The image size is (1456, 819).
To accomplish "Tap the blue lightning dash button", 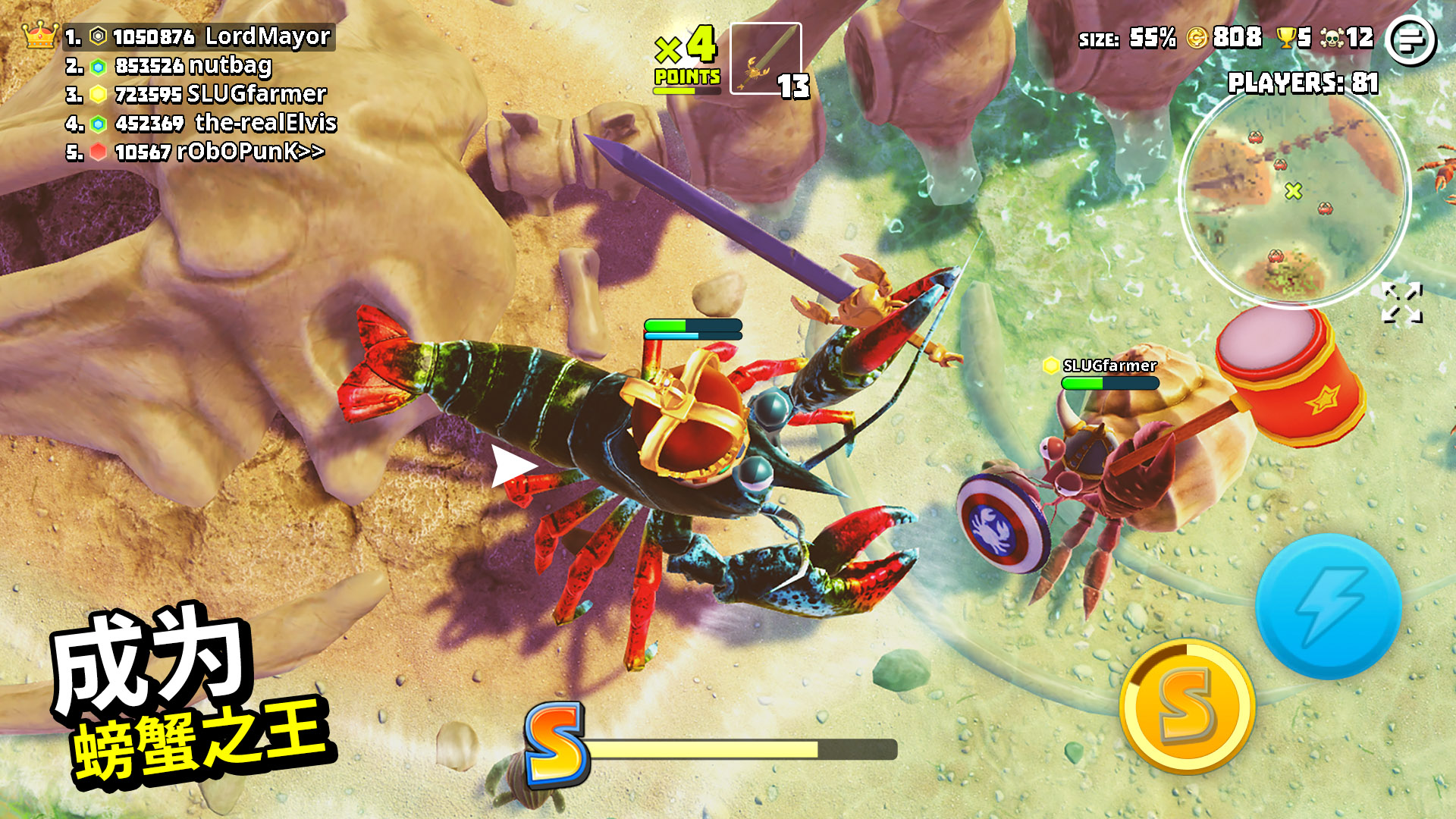I will (1329, 606).
